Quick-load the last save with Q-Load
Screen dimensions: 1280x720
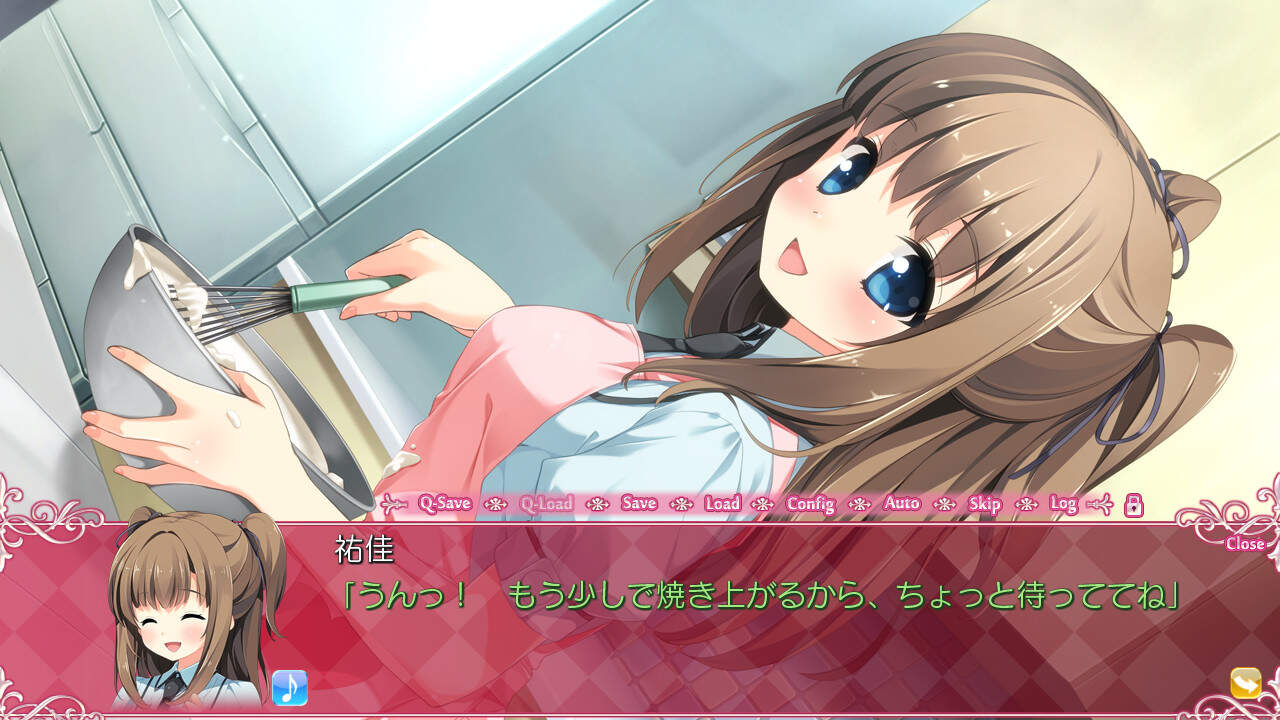pyautogui.click(x=546, y=505)
